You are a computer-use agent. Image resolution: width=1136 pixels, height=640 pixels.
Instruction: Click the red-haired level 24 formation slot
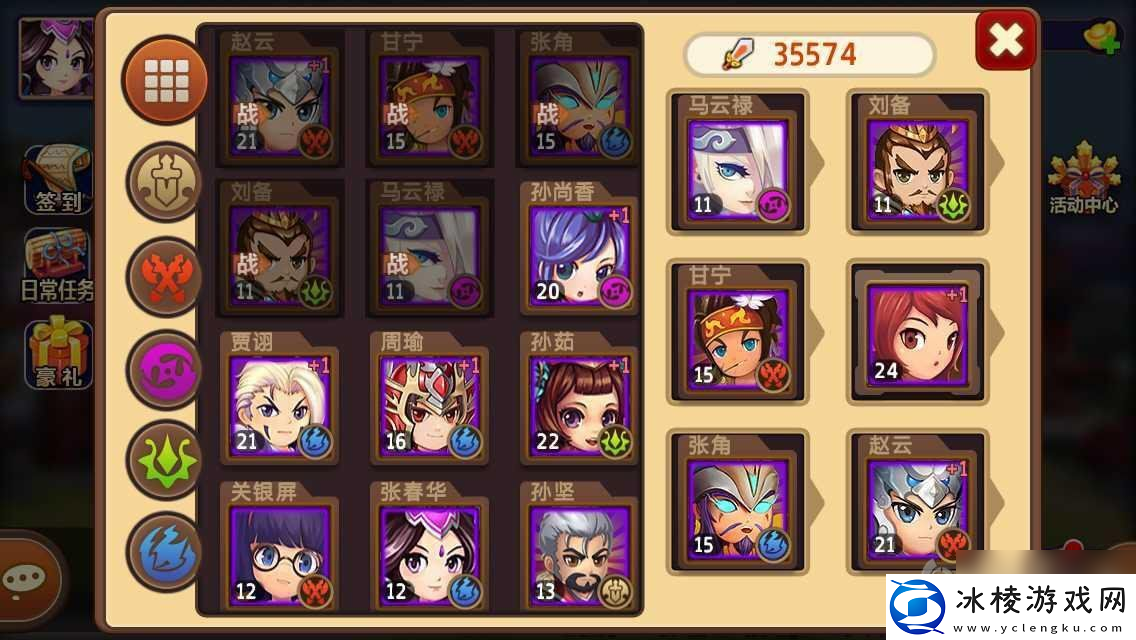[917, 334]
